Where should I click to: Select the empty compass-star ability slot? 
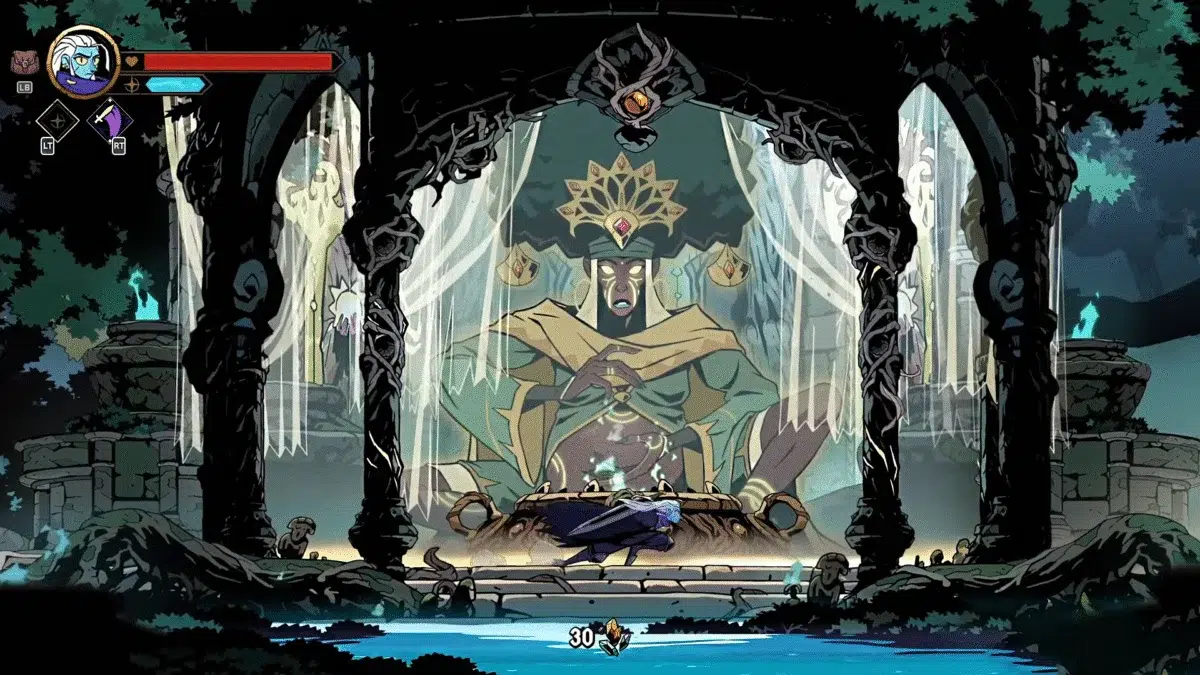click(57, 122)
